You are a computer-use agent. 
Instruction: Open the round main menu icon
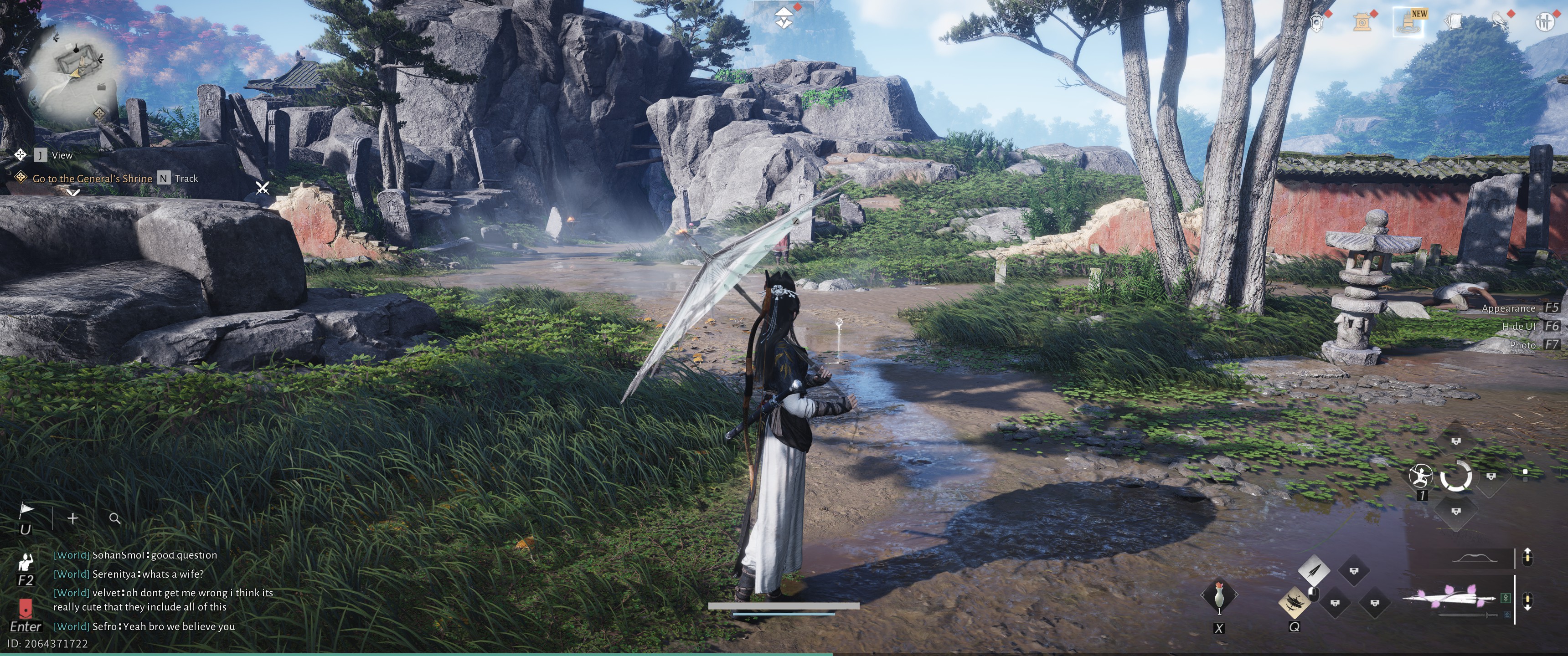(1544, 22)
